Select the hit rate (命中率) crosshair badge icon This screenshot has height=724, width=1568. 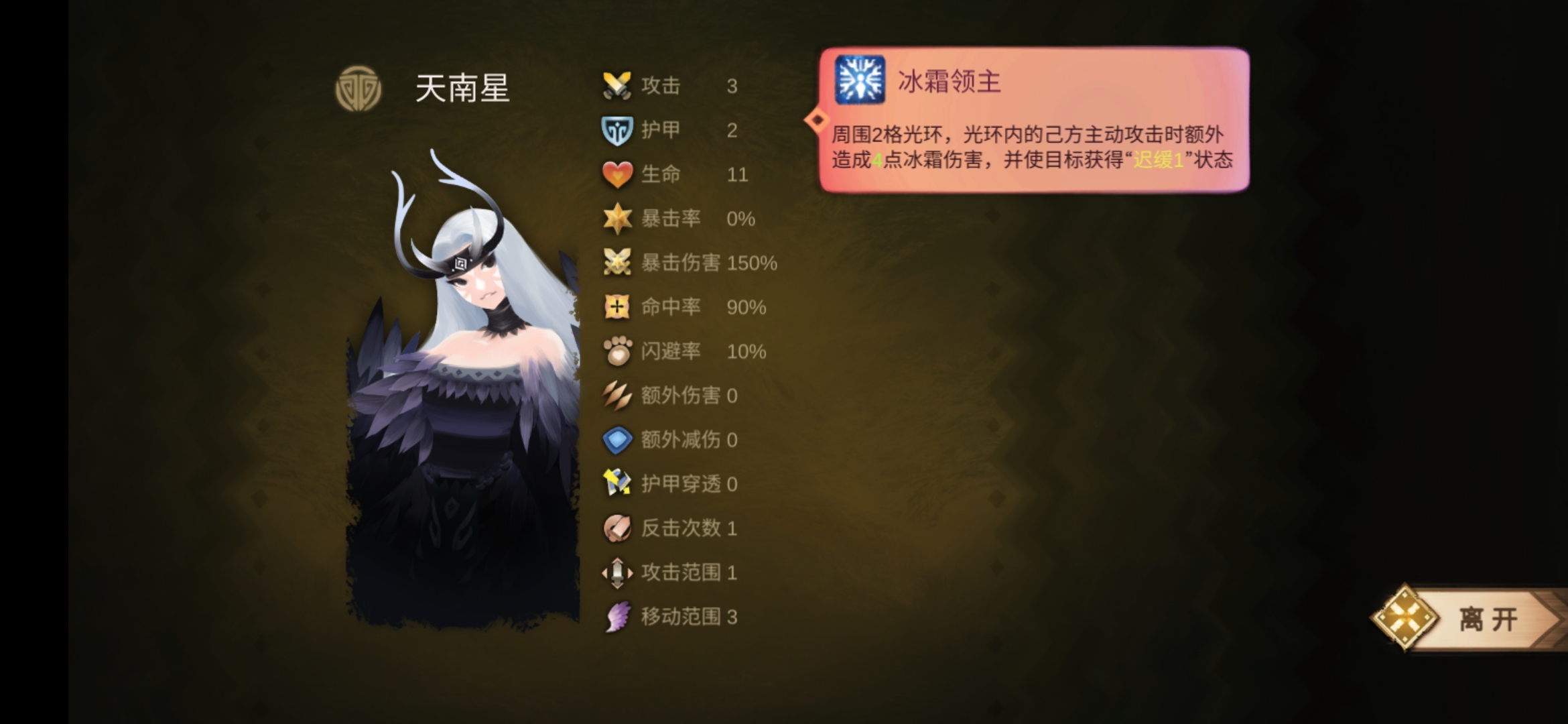617,307
